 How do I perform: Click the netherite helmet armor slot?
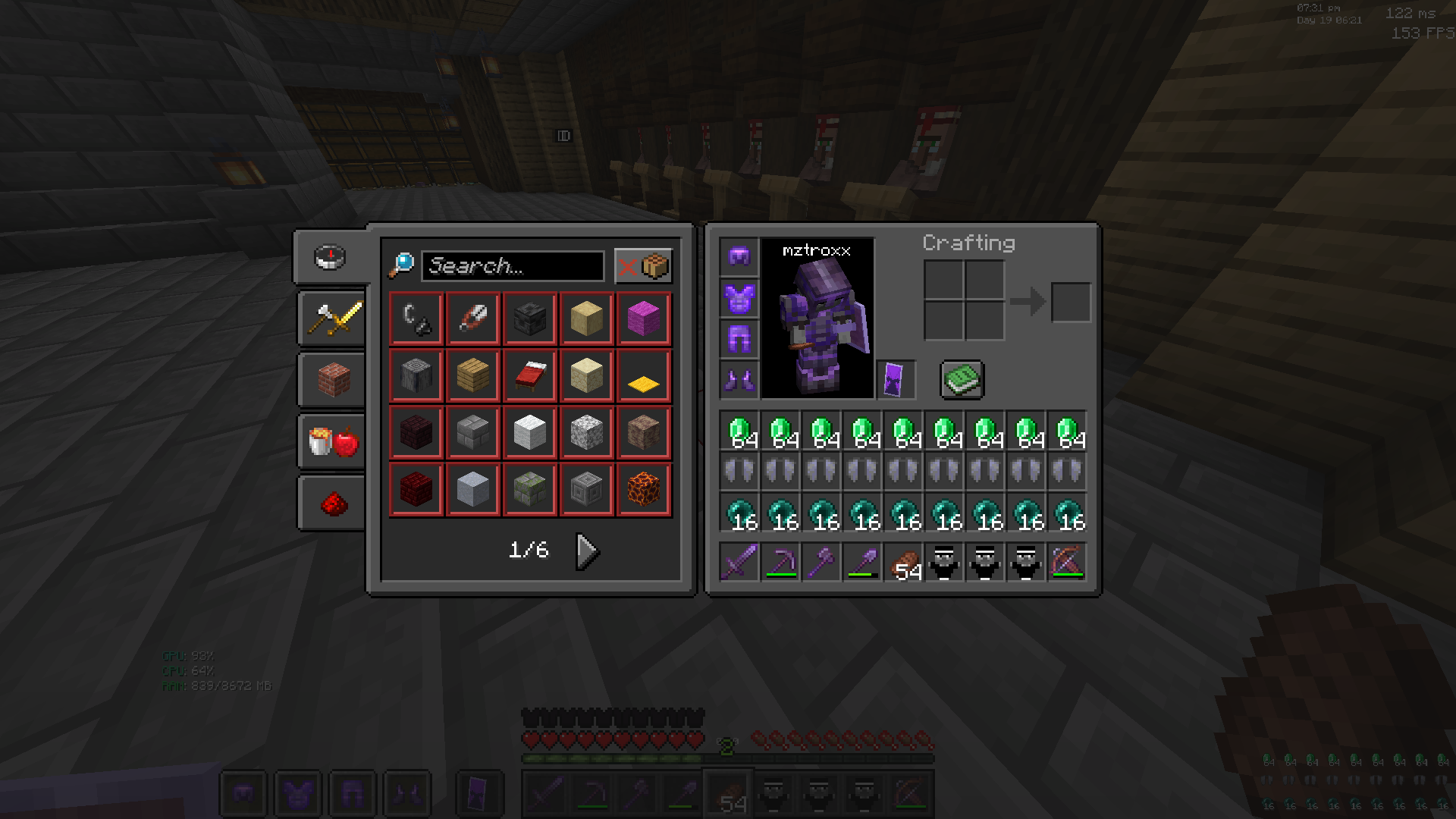[739, 256]
